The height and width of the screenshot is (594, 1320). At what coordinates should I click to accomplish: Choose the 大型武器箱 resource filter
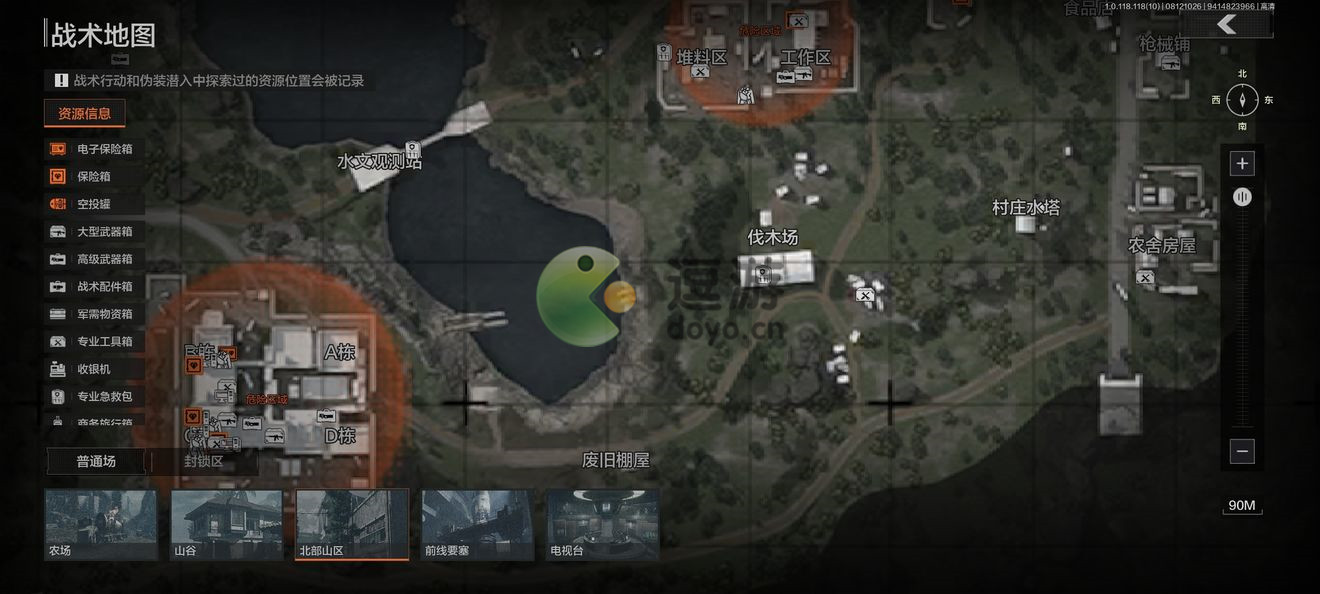(x=93, y=231)
